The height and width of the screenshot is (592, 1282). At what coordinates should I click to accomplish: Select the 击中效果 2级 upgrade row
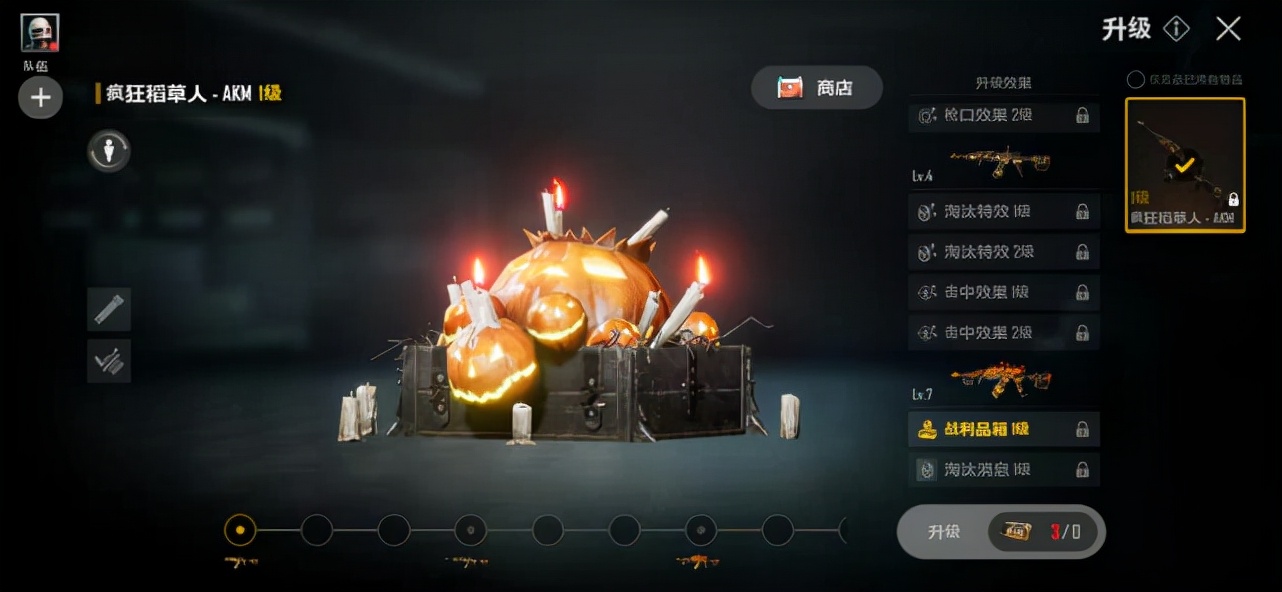(x=1003, y=332)
